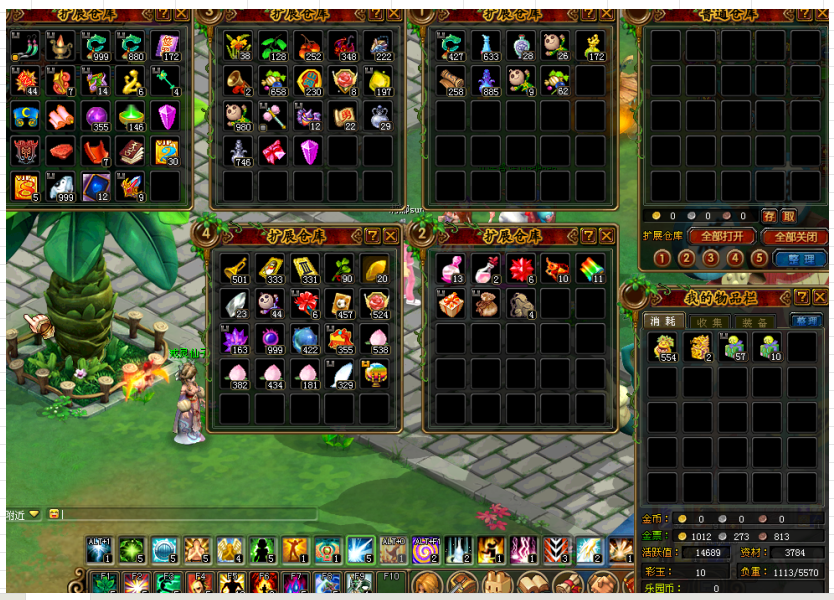834x600 pixels.
Task: Switch to the 装备 equipment tab
Action: (754, 321)
